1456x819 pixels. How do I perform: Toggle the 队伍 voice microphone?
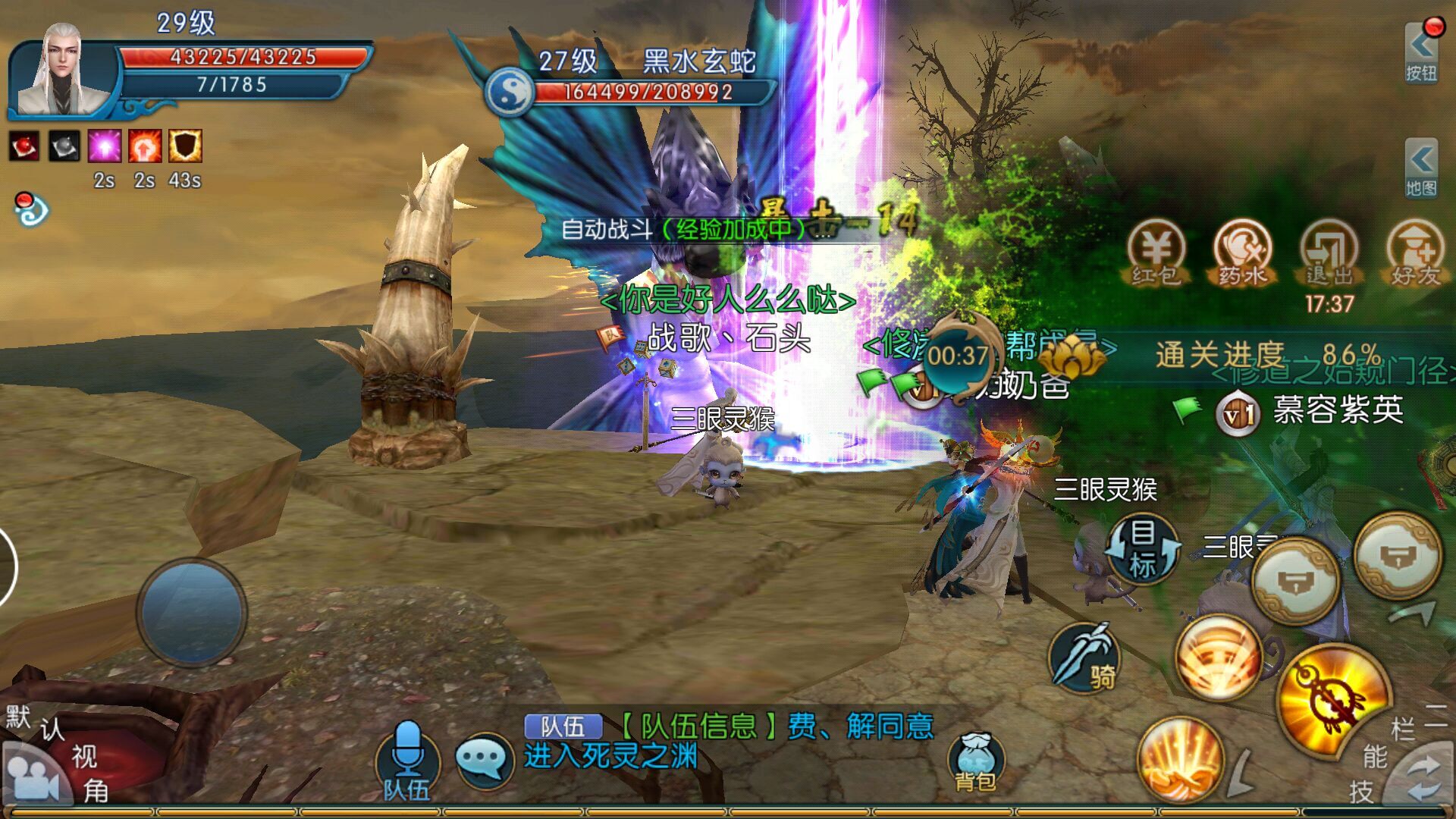coord(407,760)
